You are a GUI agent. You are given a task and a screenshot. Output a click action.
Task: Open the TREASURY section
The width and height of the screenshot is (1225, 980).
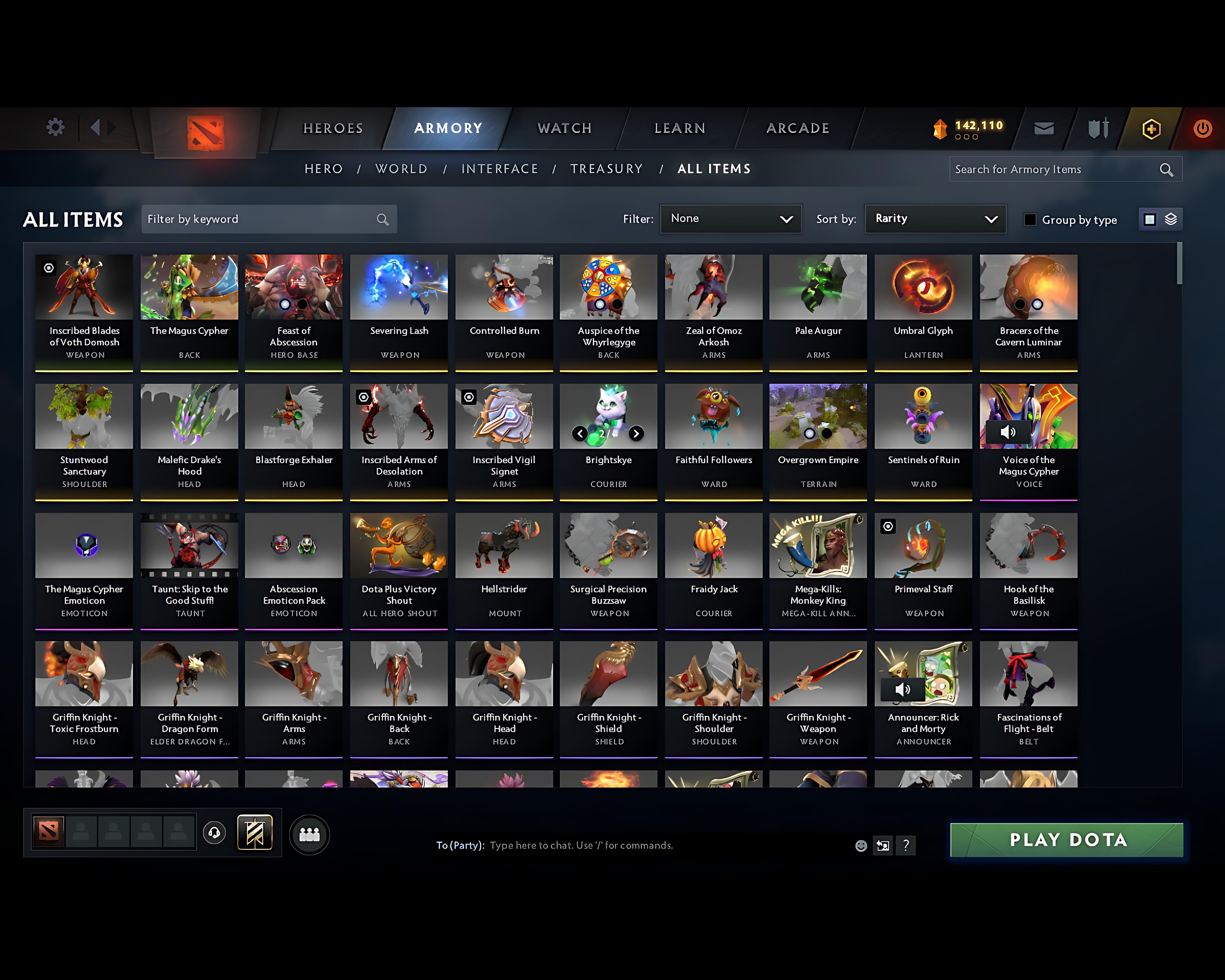607,169
